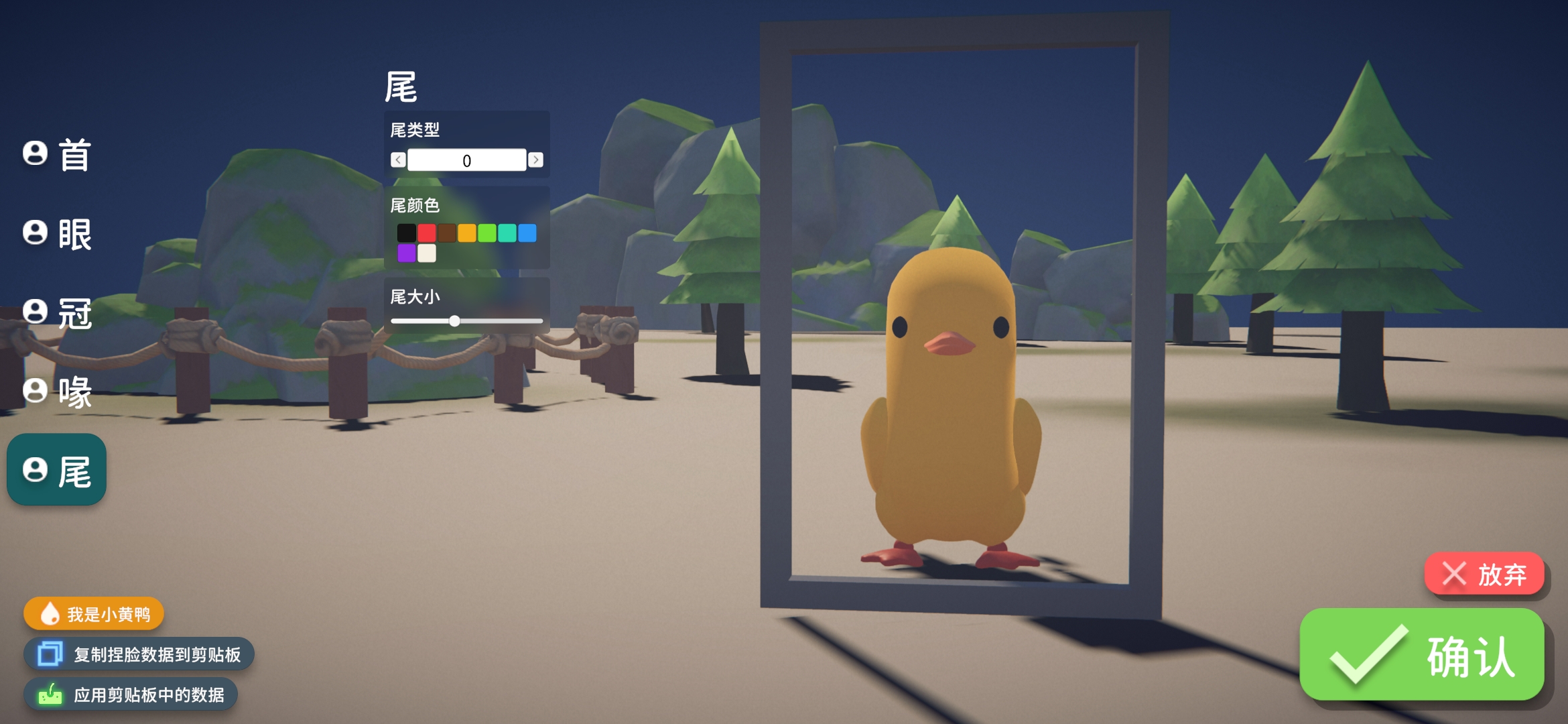Select the 冠 (crest) category
Screen dimensions: 1568x724
click(58, 312)
